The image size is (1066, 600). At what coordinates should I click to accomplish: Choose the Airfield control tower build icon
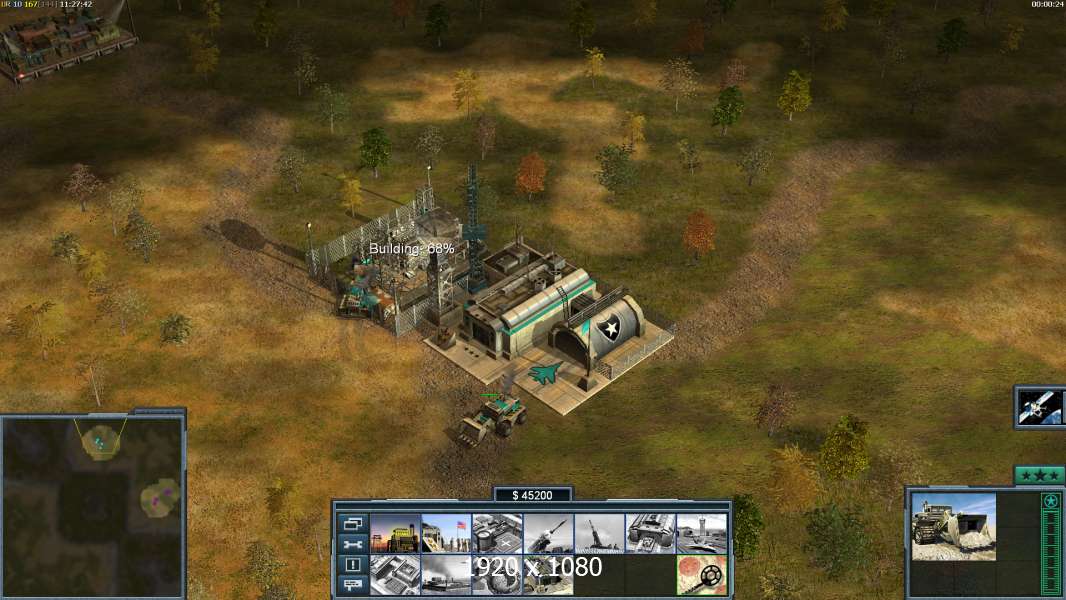tap(701, 534)
